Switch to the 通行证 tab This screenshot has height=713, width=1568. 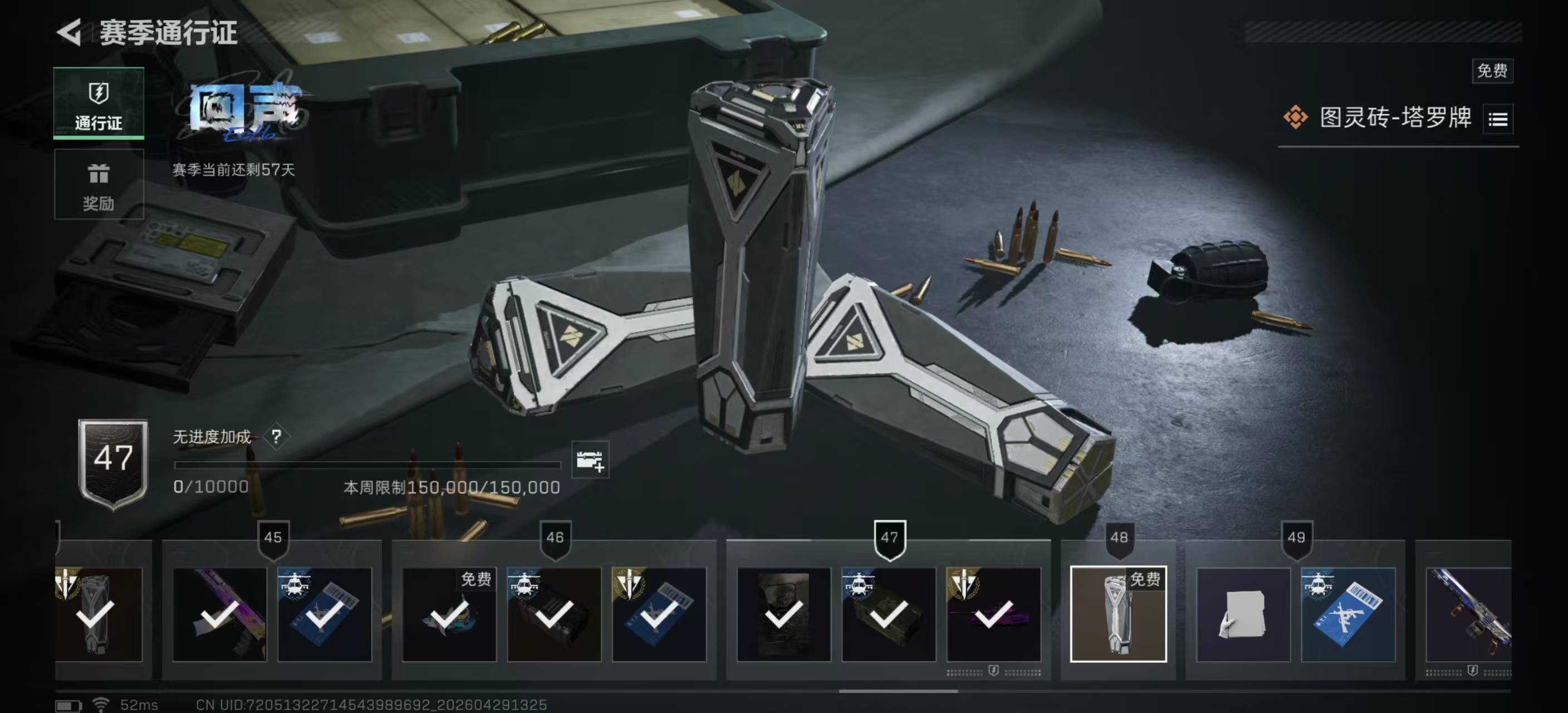tap(99, 104)
